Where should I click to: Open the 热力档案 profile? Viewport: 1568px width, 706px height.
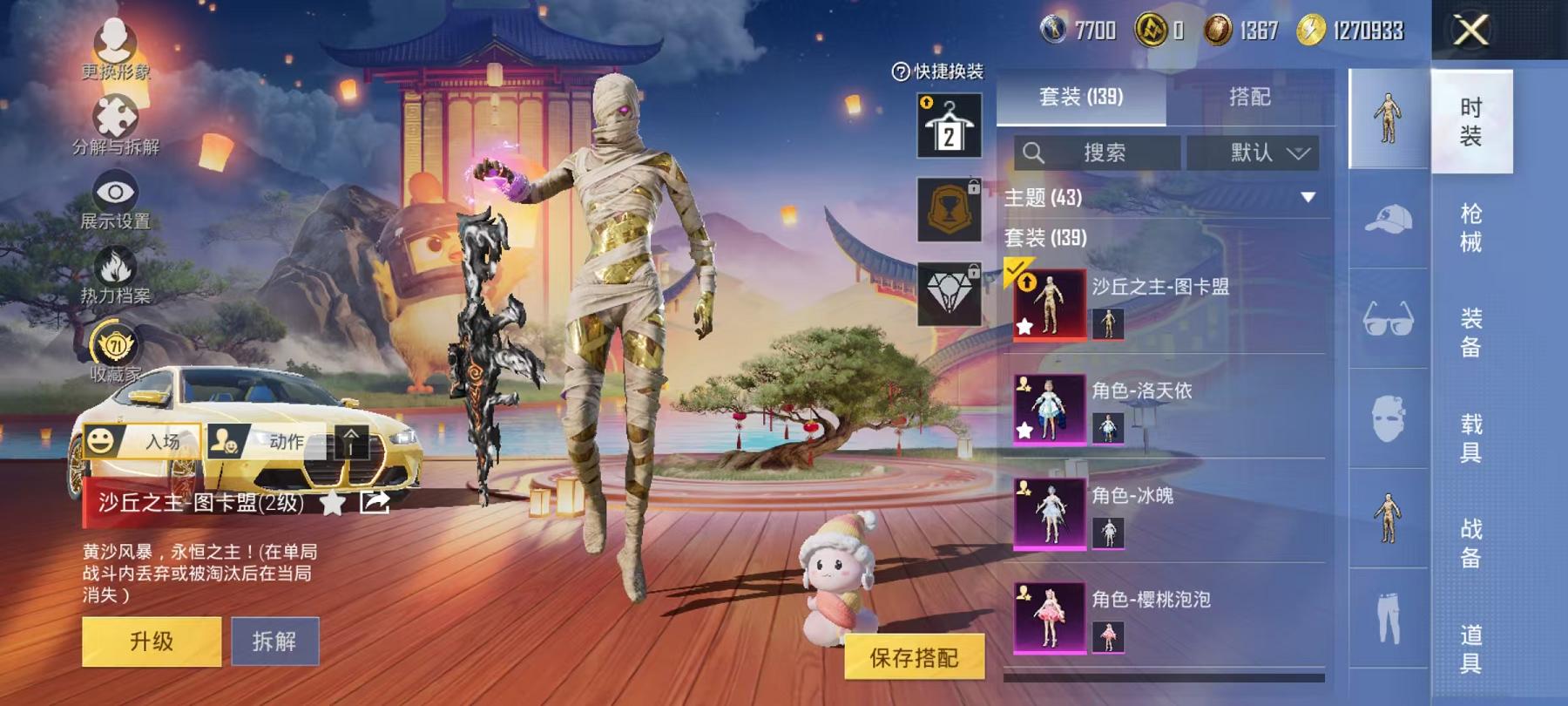(x=114, y=275)
